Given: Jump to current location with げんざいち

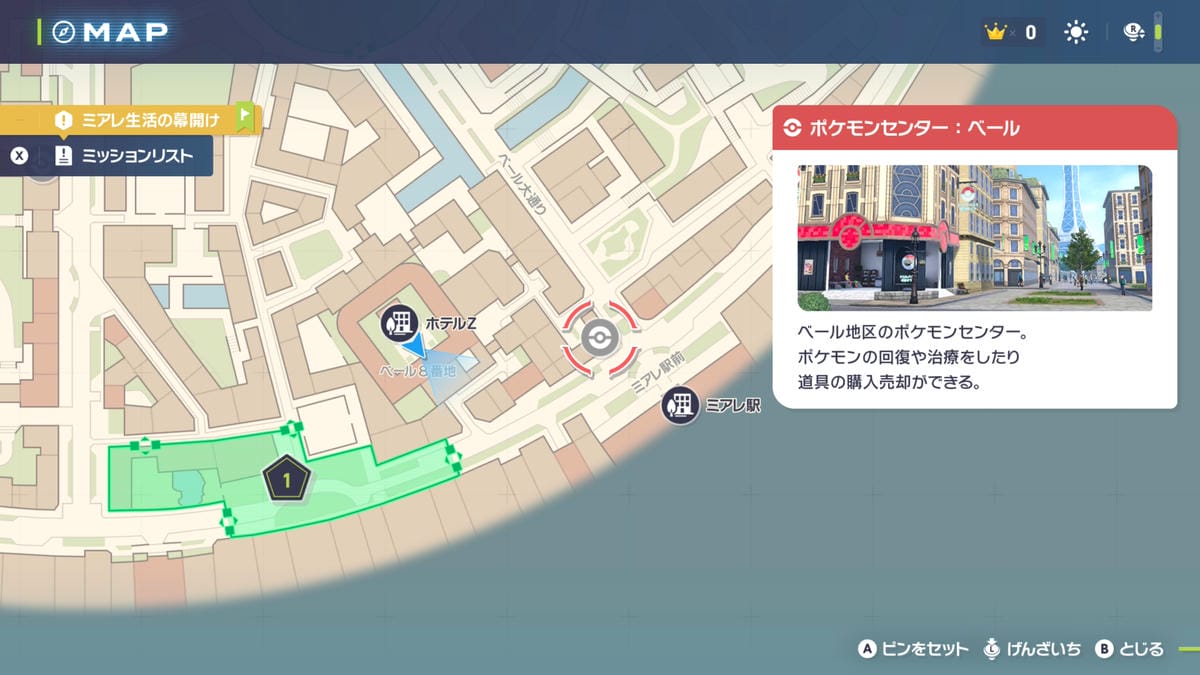Looking at the screenshot, I should pos(1034,649).
